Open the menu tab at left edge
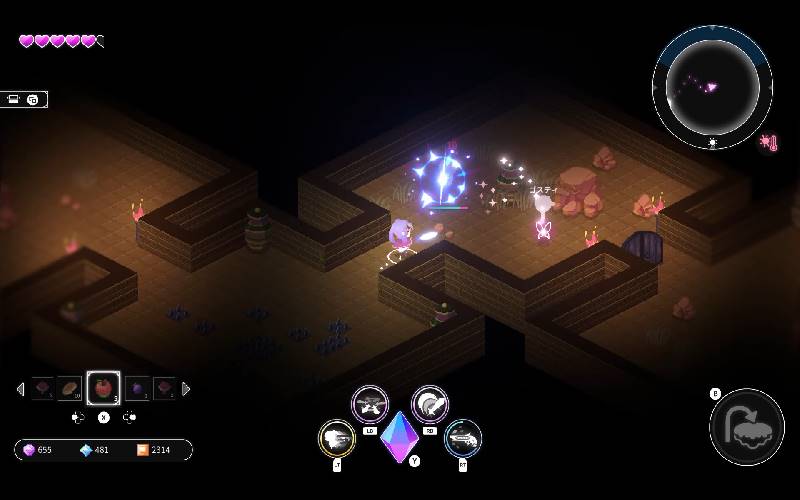Screen dimensions: 800x500 coord(23,99)
